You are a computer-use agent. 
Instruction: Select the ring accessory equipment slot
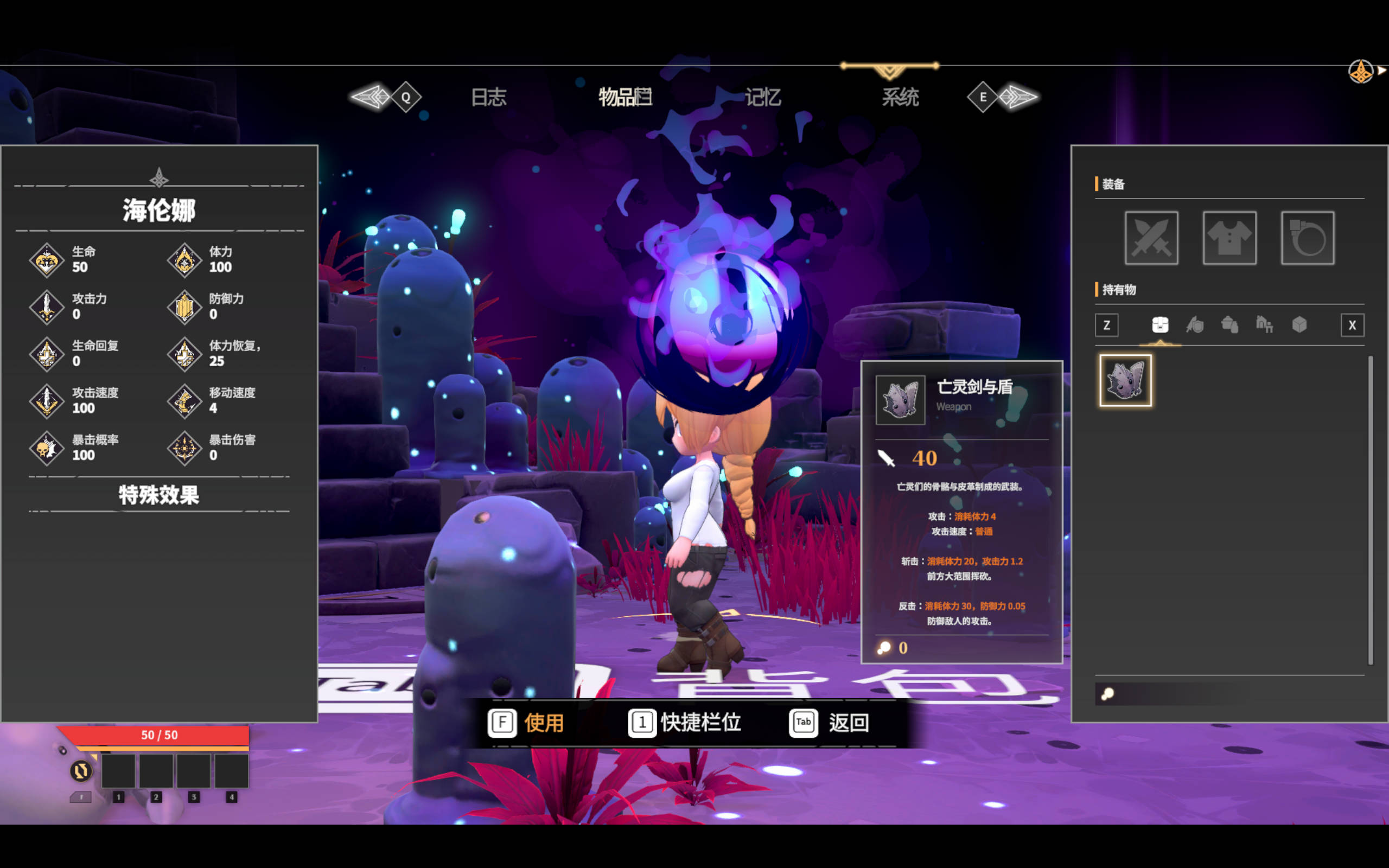pyautogui.click(x=1307, y=238)
